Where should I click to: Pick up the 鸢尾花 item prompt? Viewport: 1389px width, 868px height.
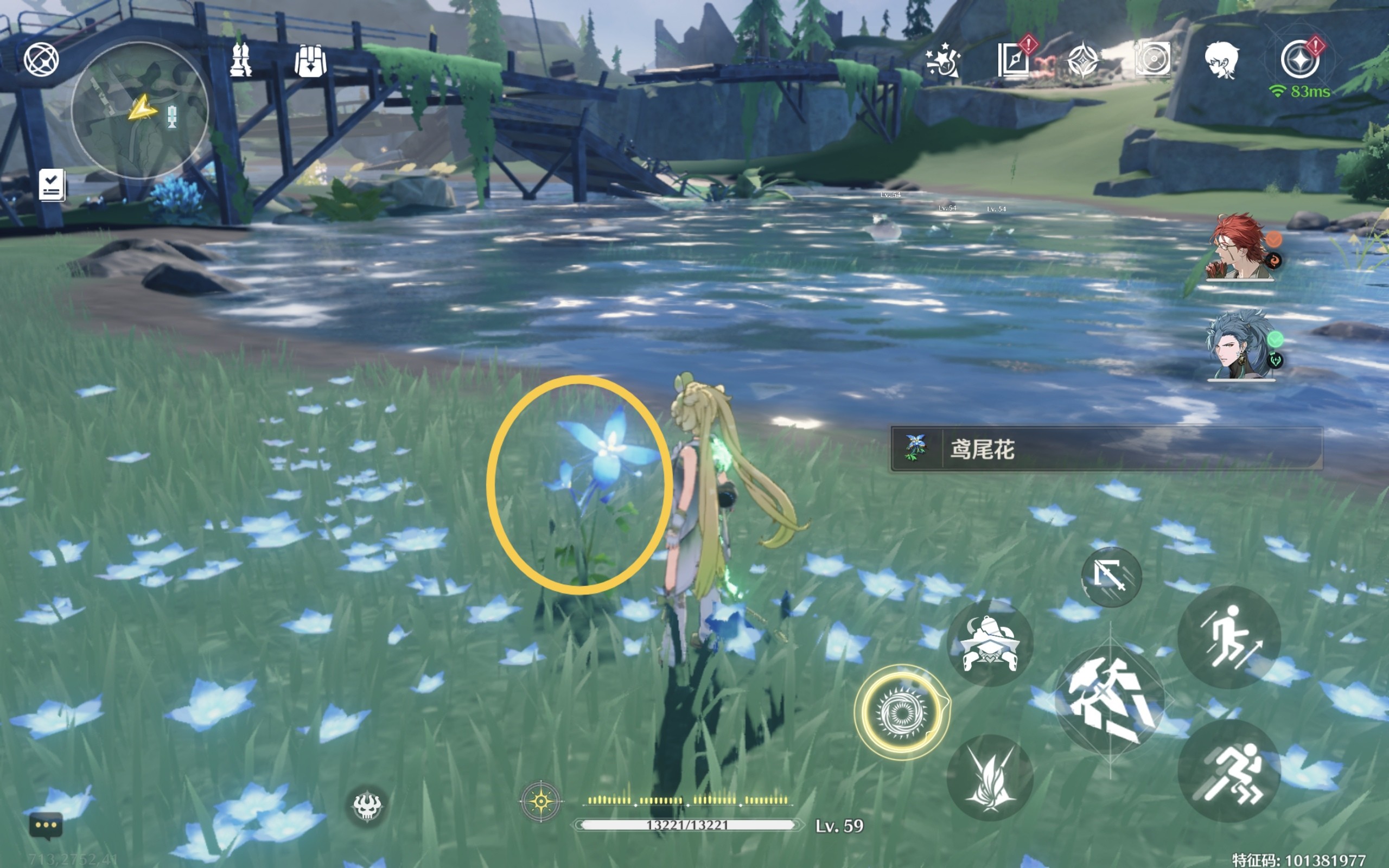1105,449
